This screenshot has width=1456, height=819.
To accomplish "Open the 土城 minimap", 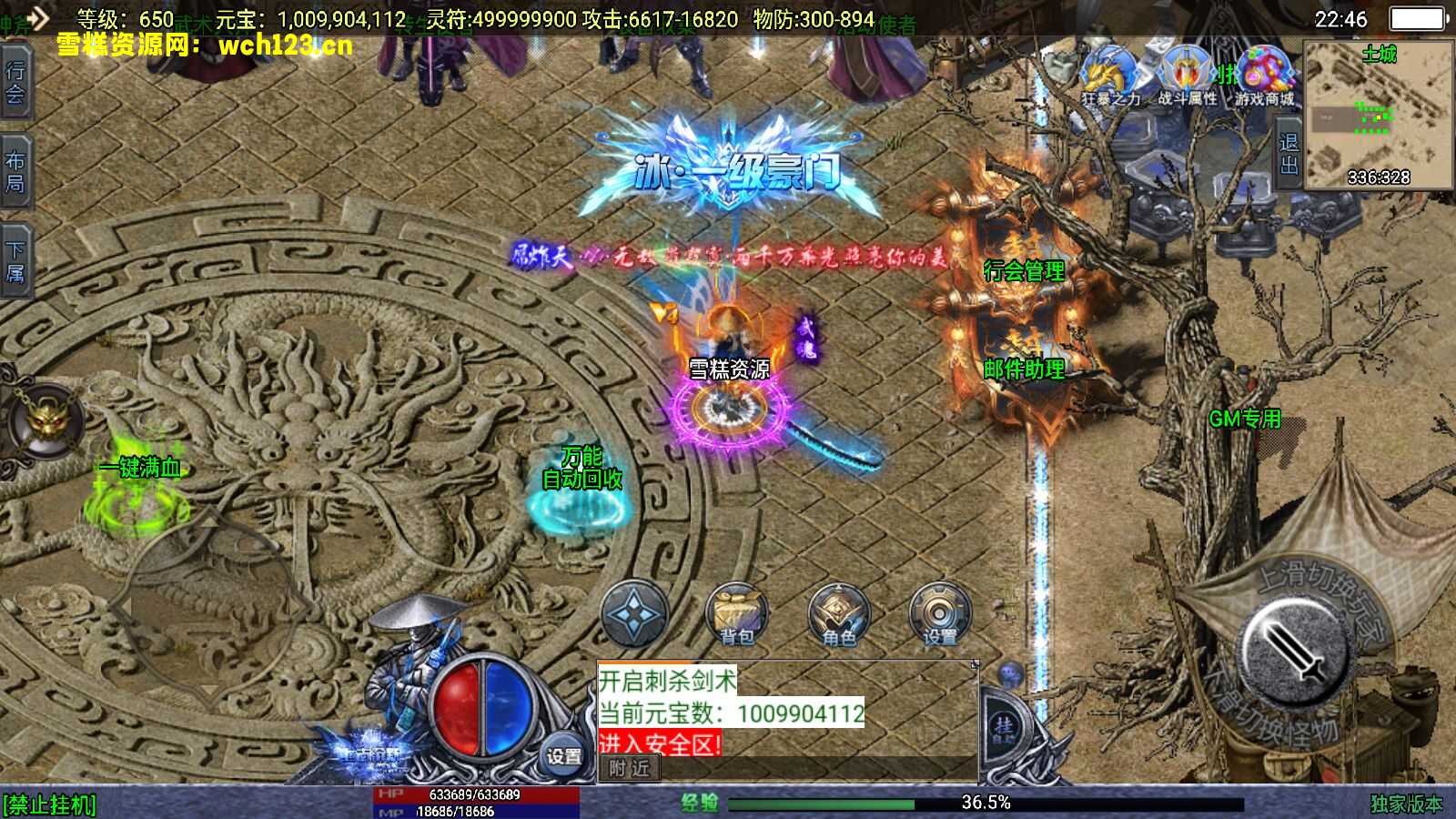I will 1378,114.
